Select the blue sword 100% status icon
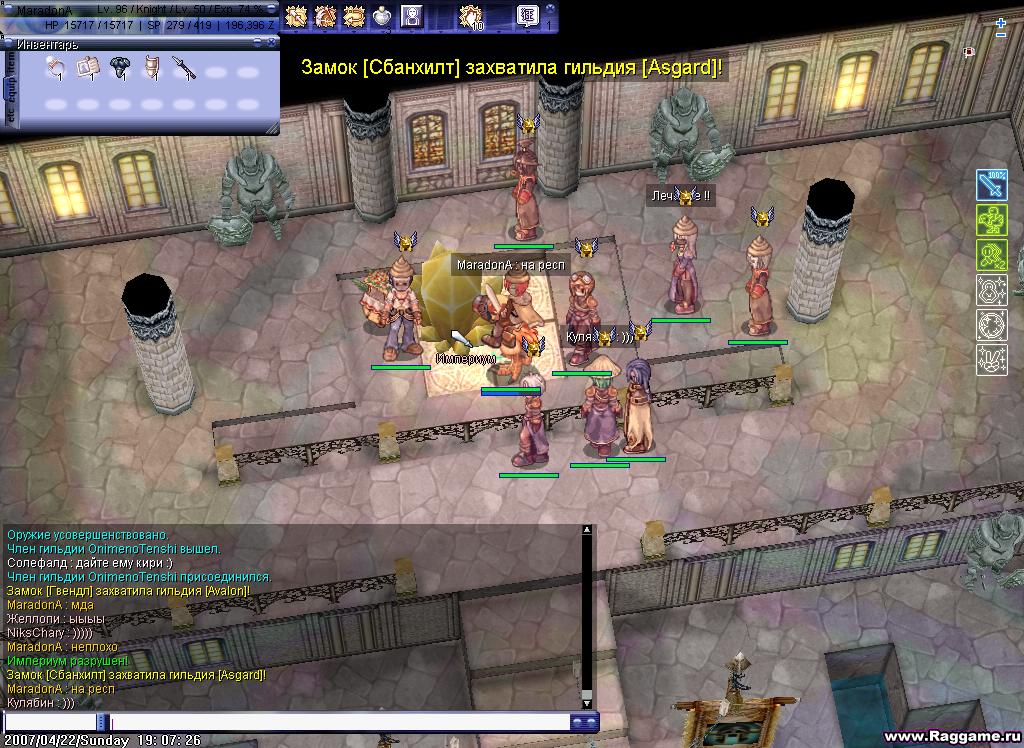1024x748 pixels. [x=991, y=185]
